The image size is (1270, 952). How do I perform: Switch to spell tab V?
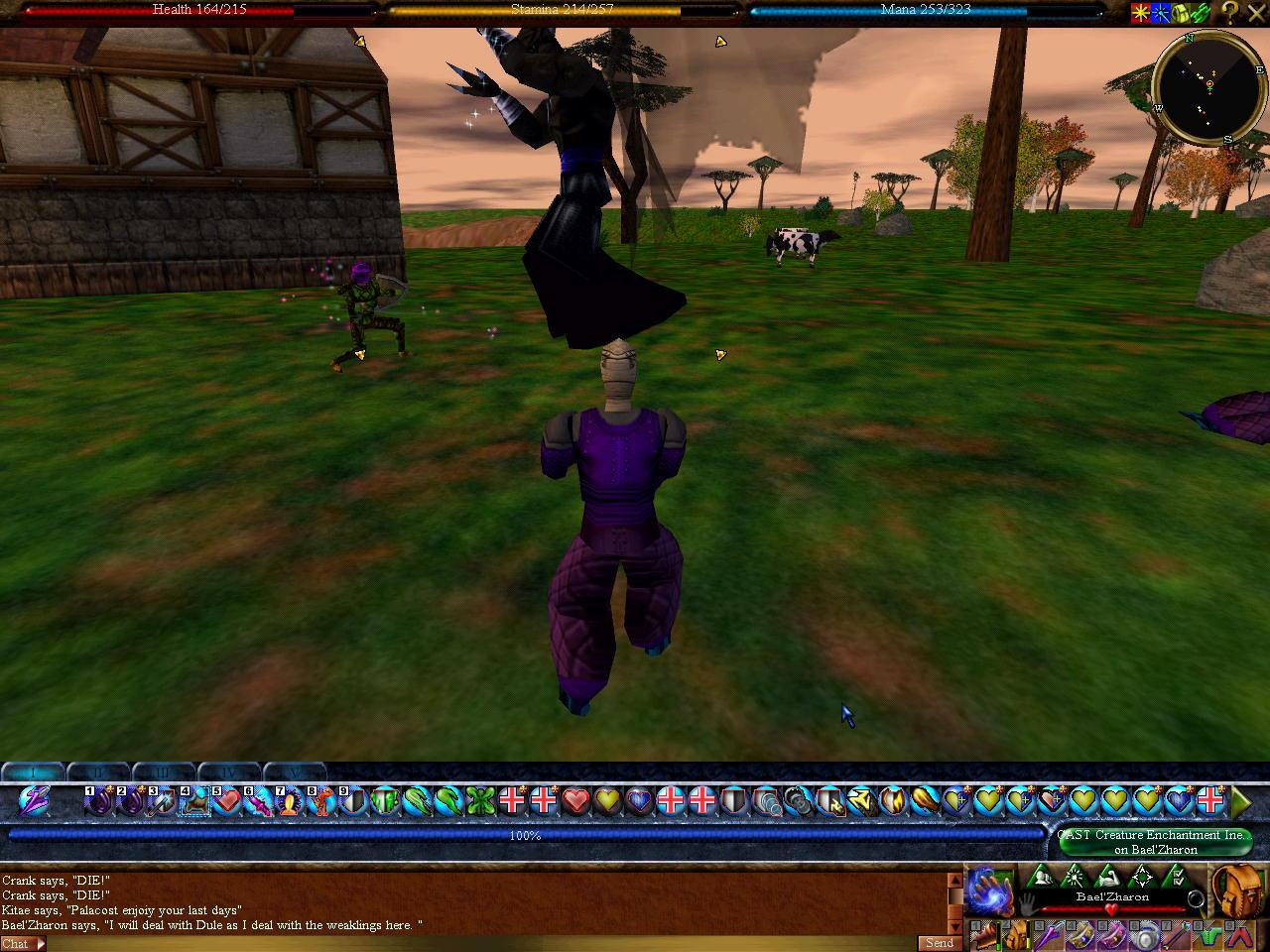[294, 772]
